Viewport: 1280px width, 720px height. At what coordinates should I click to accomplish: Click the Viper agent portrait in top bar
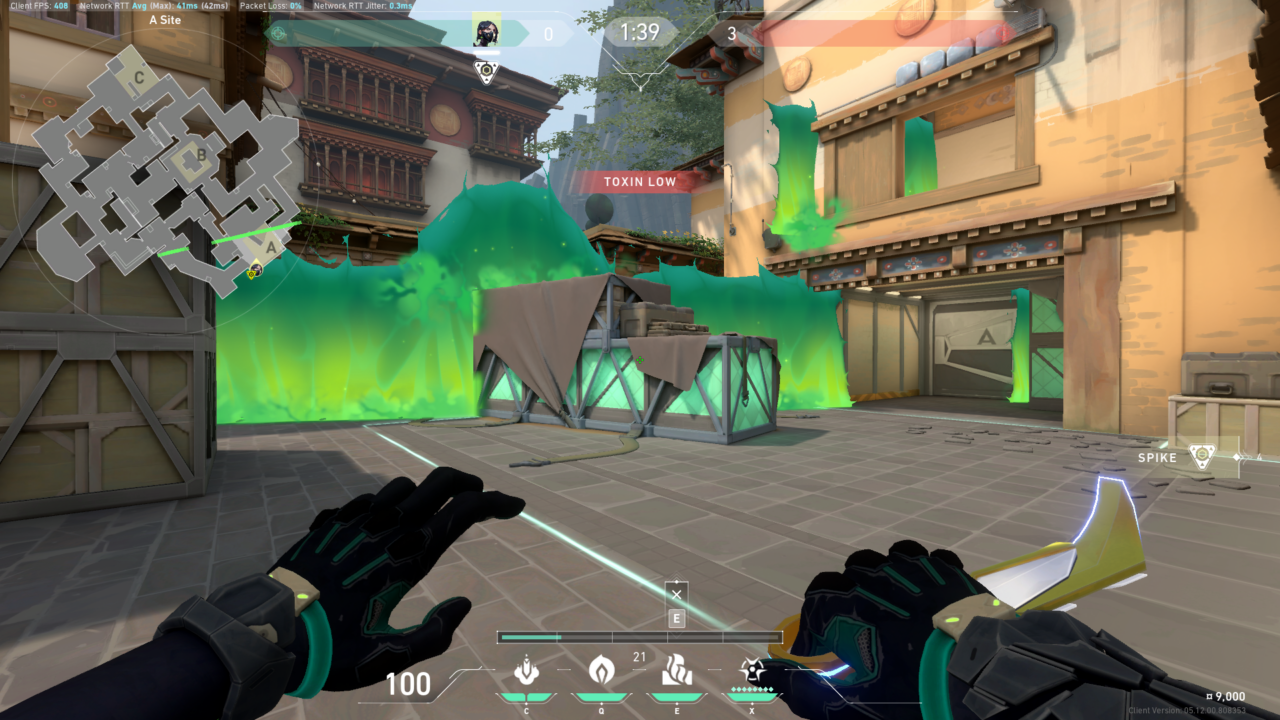tap(487, 33)
